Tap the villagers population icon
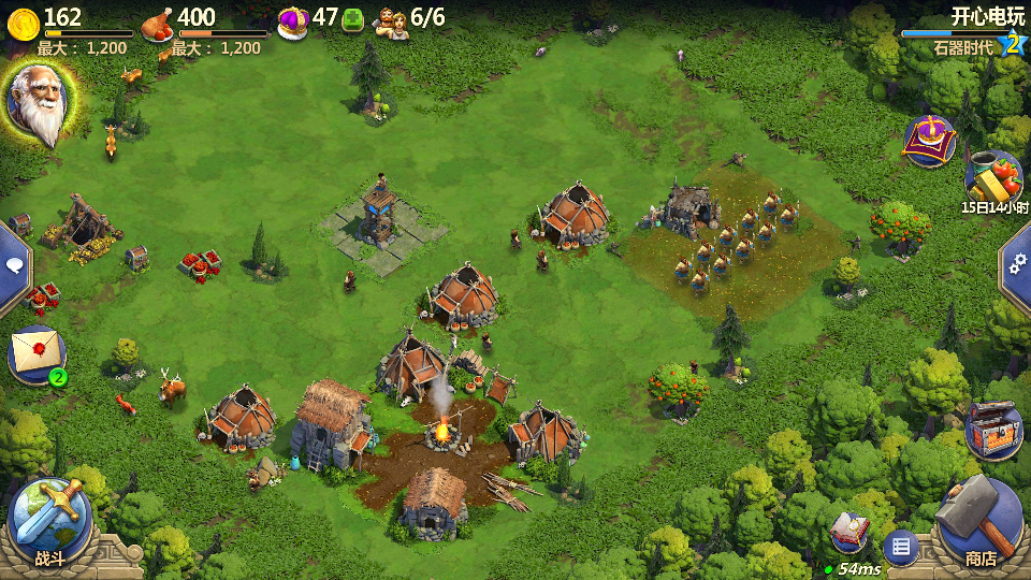 [x=391, y=22]
